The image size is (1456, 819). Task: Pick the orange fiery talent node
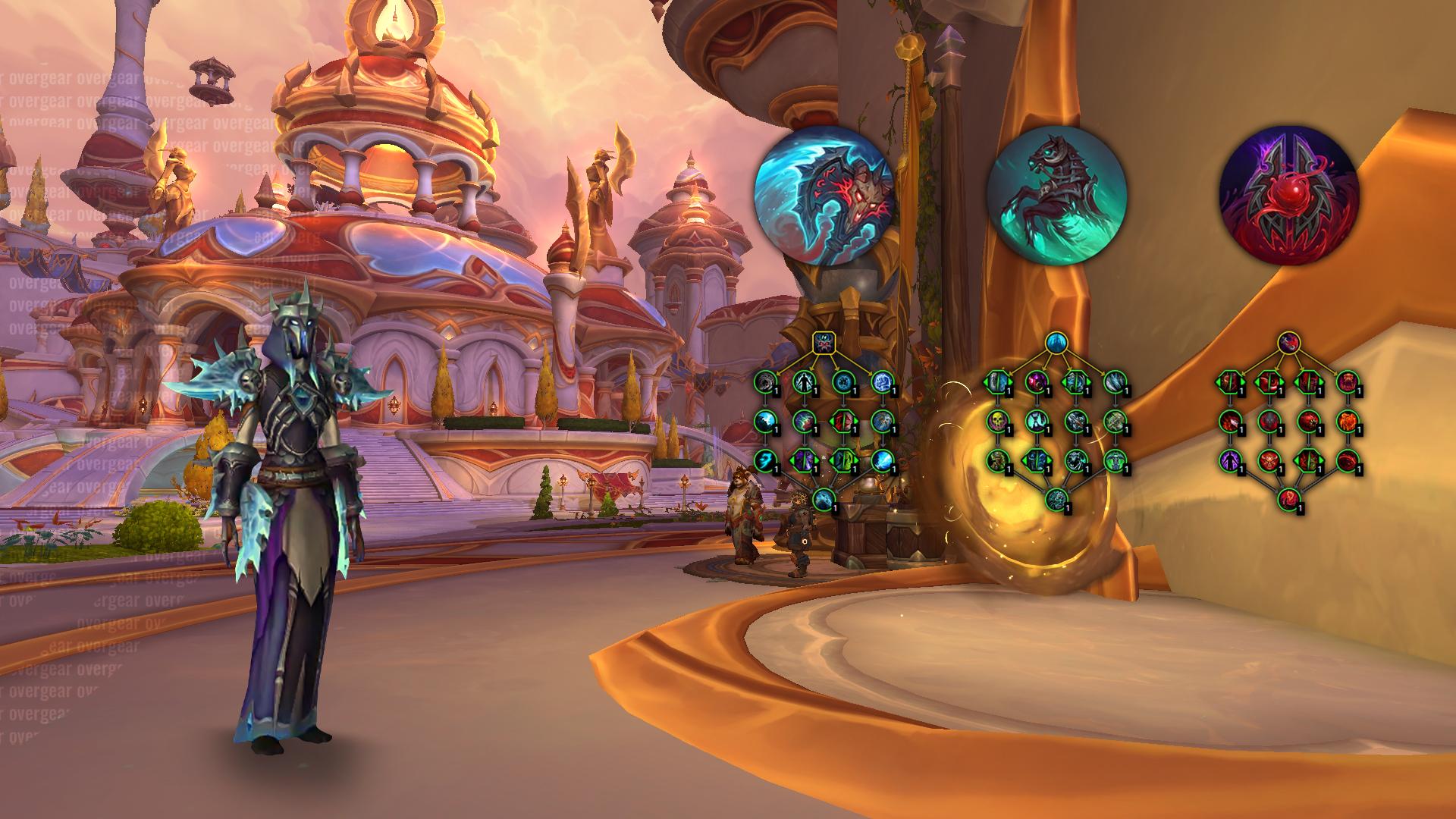coord(1348,420)
